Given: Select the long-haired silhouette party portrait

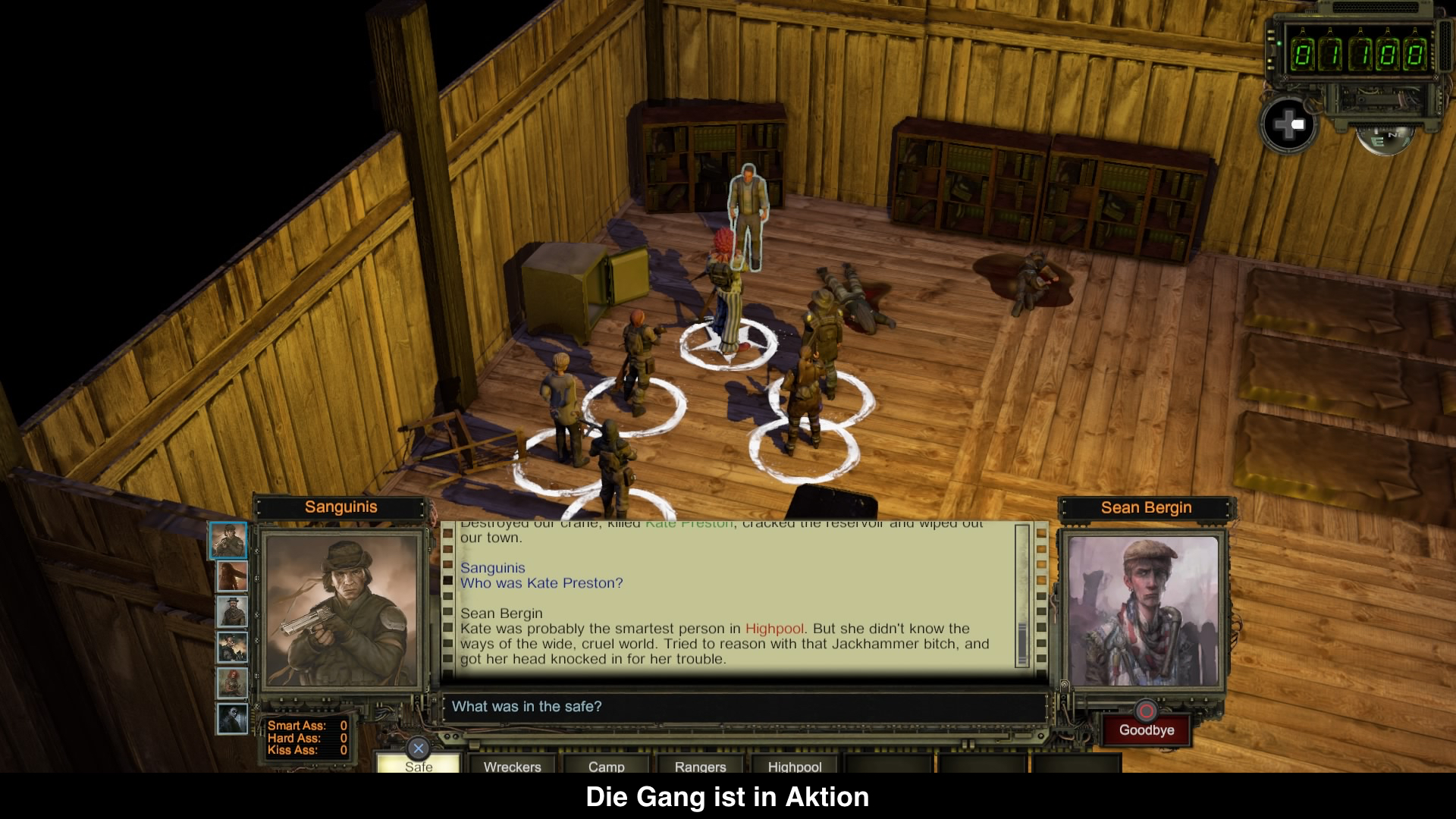Looking at the screenshot, I should pyautogui.click(x=232, y=576).
